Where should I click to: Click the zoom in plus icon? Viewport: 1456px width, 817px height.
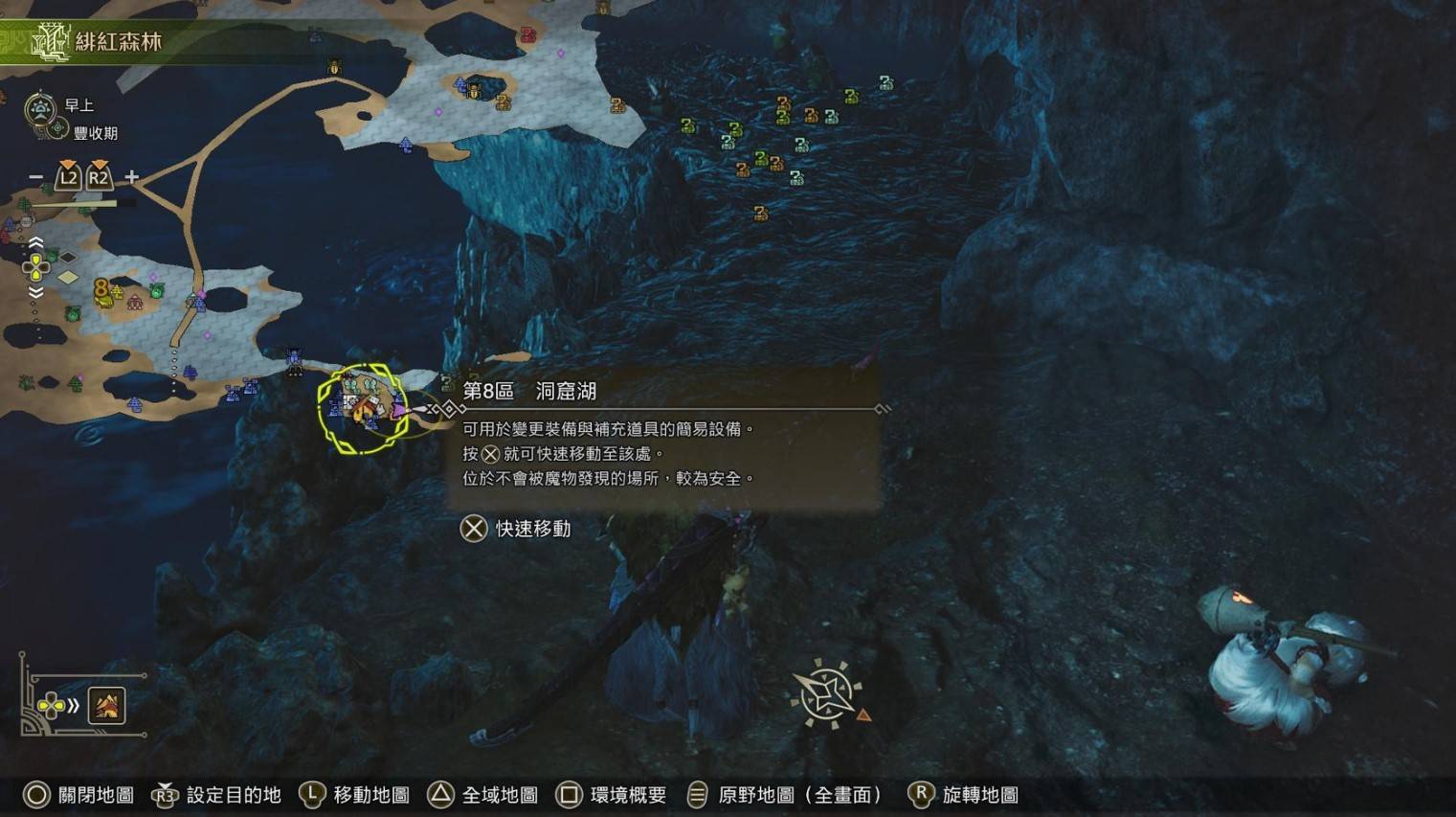(131, 177)
